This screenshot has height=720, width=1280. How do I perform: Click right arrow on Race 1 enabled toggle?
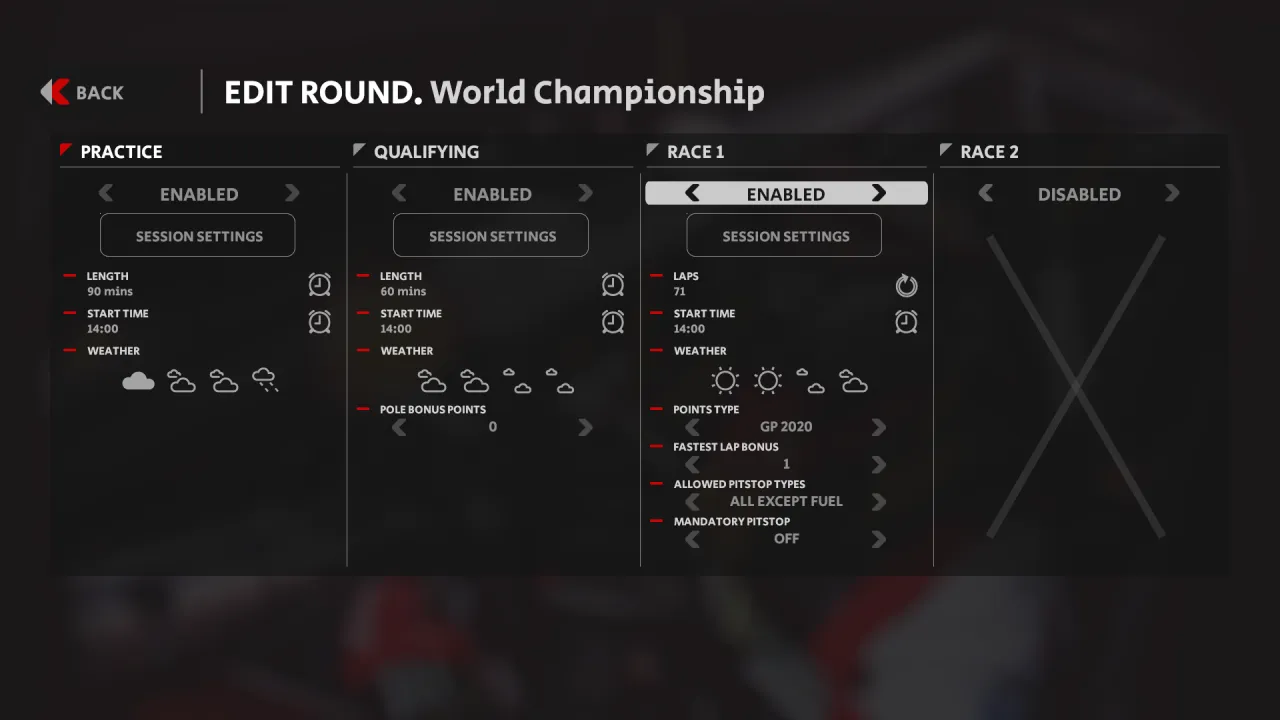878,193
